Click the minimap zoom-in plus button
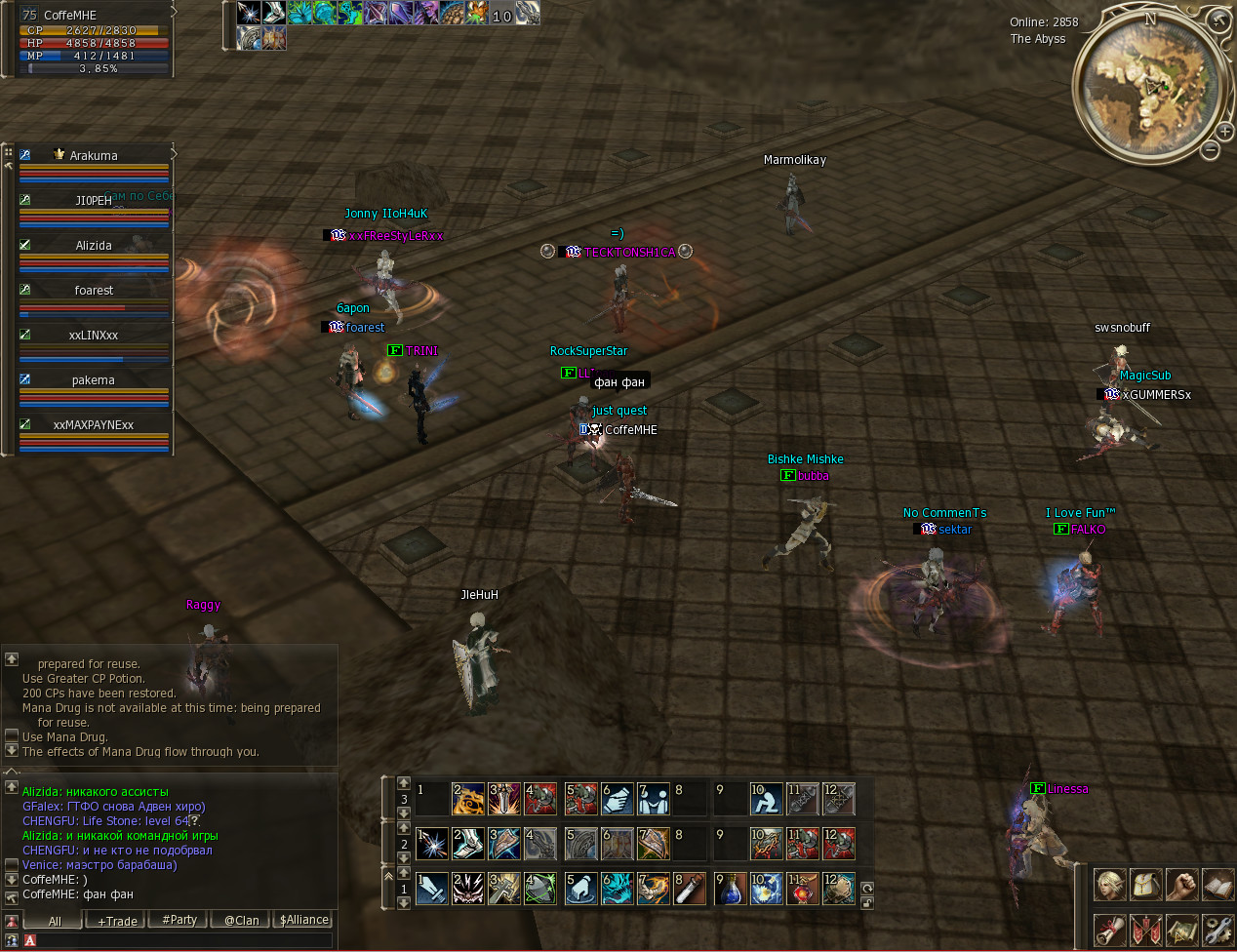Screen dimensions: 1237x952 pyautogui.click(x=1225, y=132)
